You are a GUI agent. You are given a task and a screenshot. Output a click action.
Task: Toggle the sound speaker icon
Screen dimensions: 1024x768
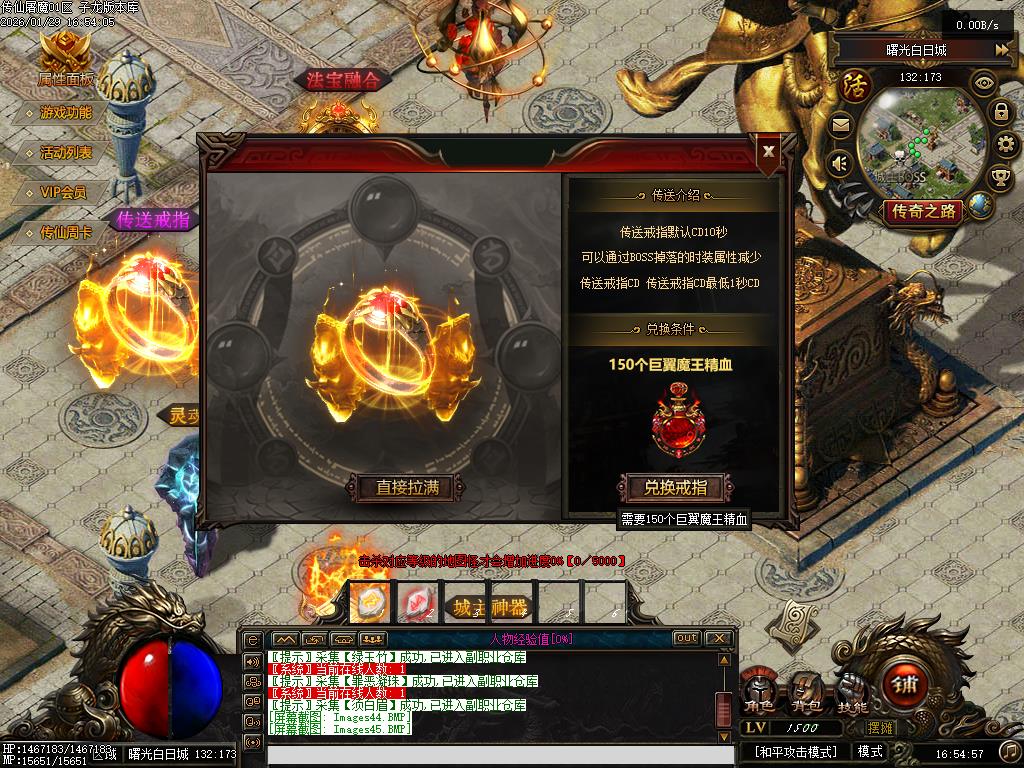pyautogui.click(x=840, y=162)
